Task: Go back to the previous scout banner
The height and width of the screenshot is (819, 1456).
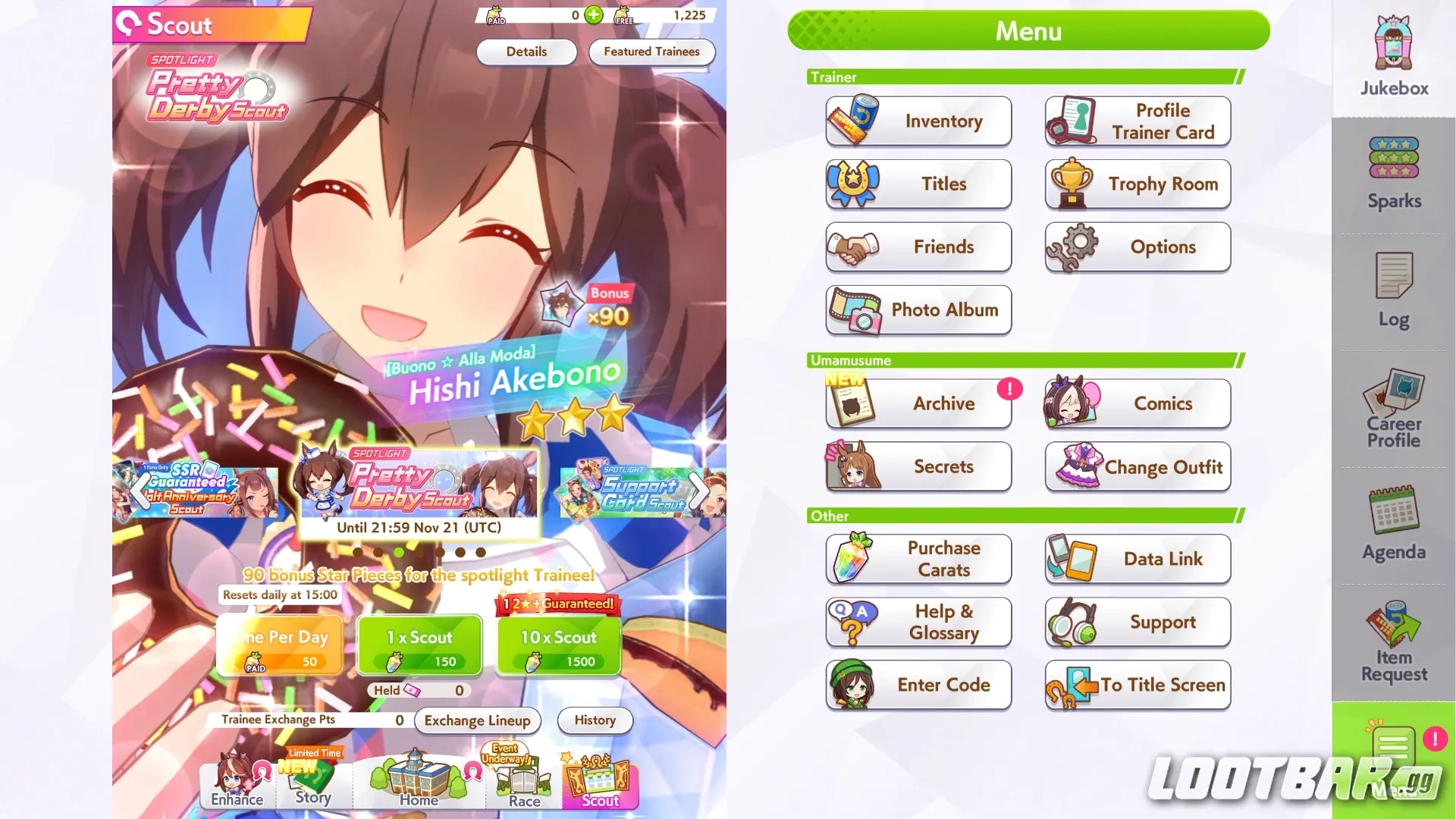Action: [139, 491]
